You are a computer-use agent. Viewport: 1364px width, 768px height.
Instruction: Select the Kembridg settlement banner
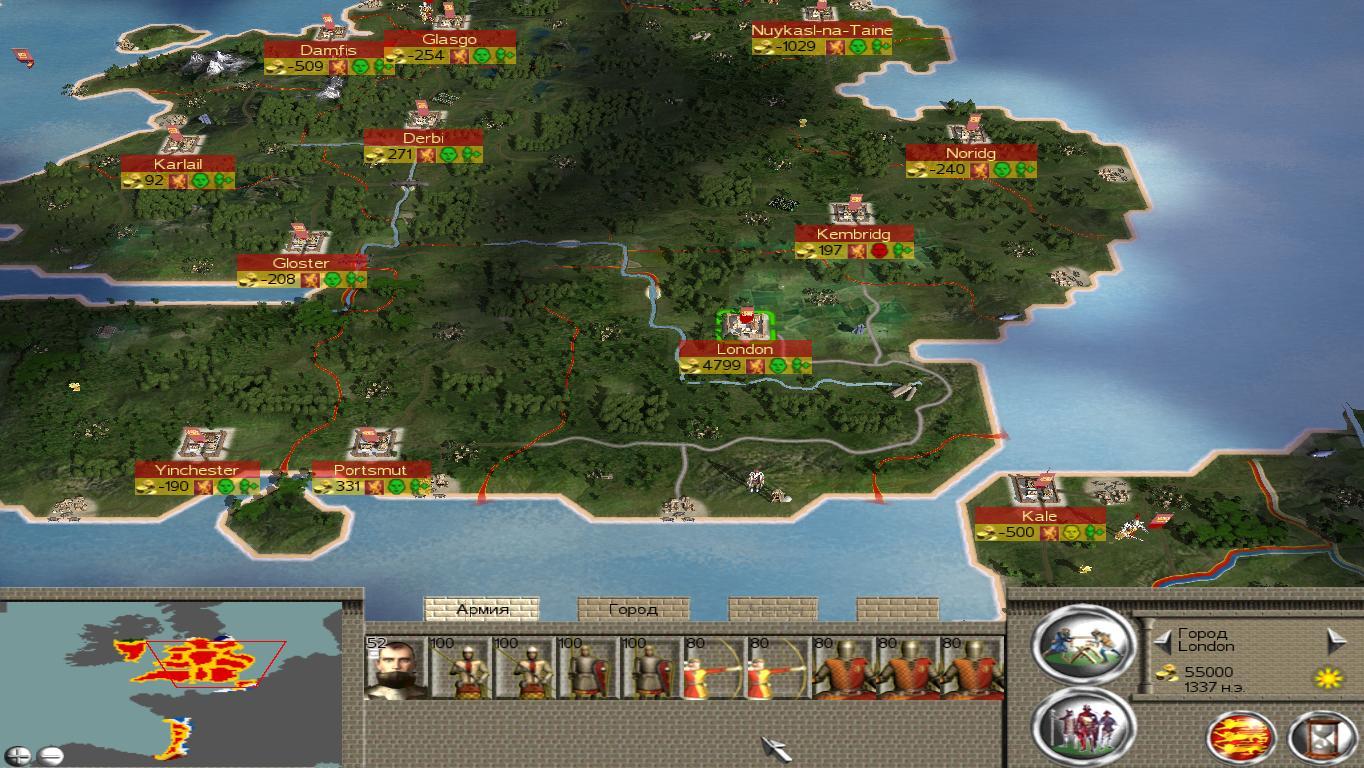(x=853, y=235)
